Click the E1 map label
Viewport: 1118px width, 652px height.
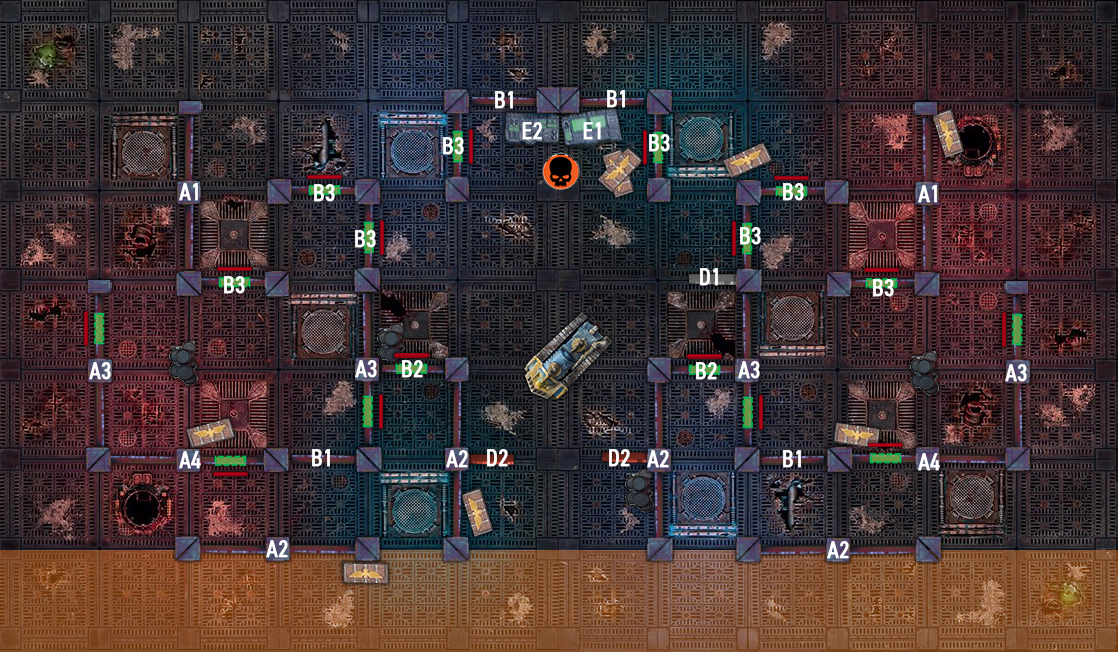tap(593, 129)
